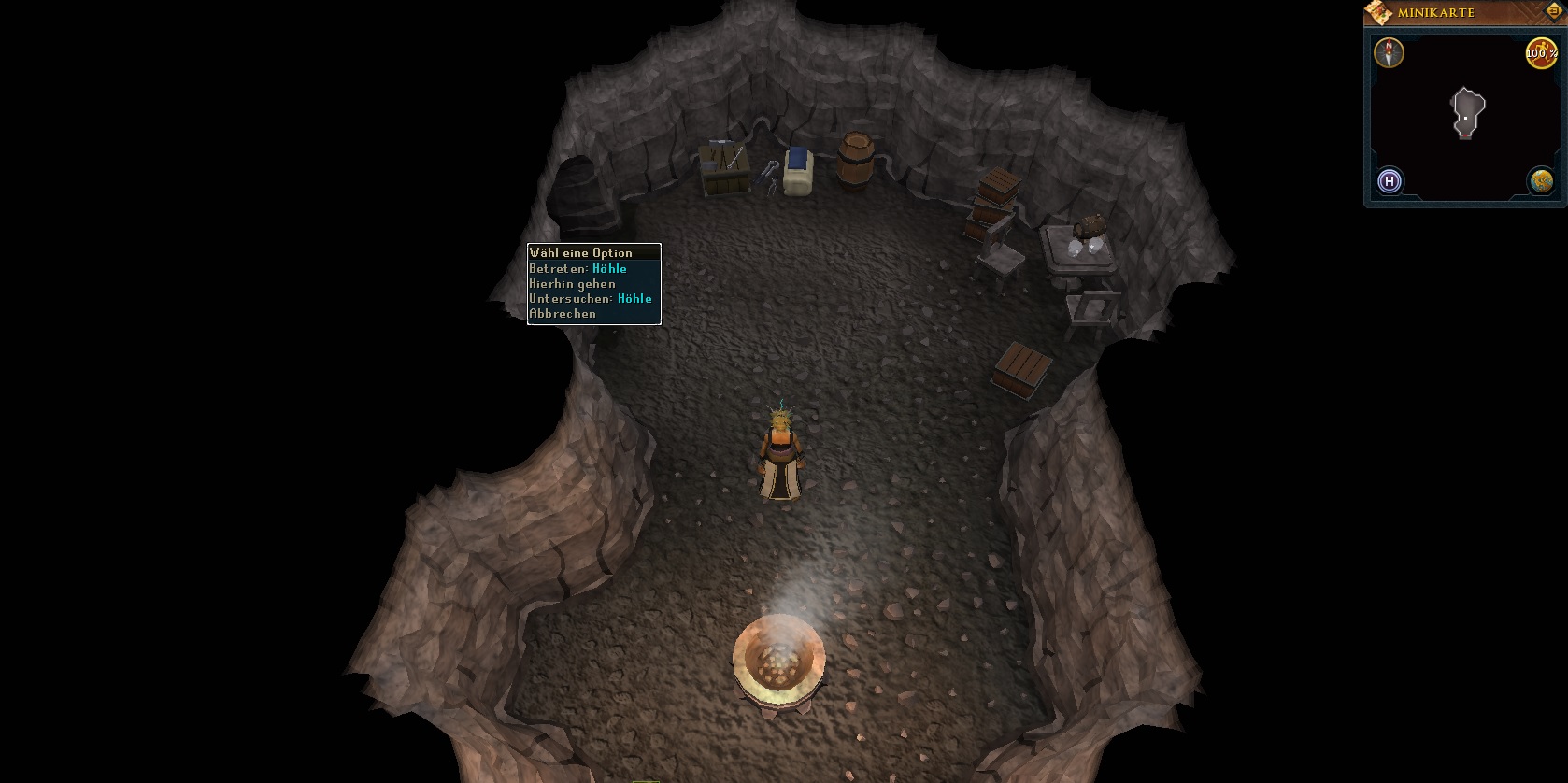Cancel the menu with 'Abbrechen'
The height and width of the screenshot is (783, 1568).
tap(563, 314)
